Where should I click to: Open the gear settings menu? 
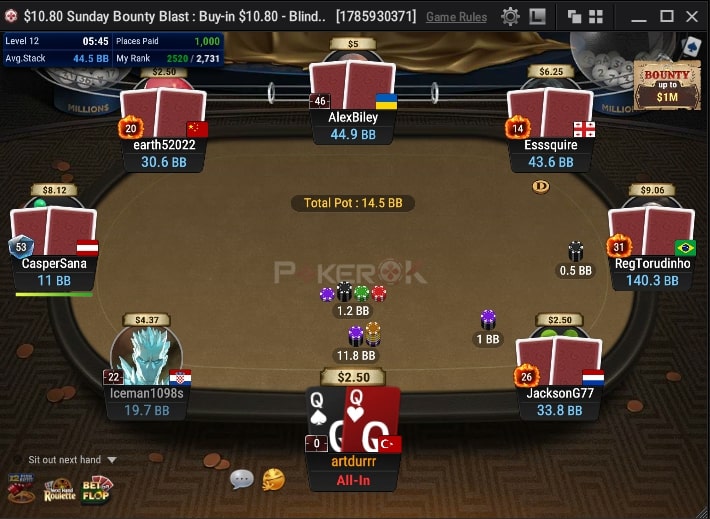click(x=510, y=16)
